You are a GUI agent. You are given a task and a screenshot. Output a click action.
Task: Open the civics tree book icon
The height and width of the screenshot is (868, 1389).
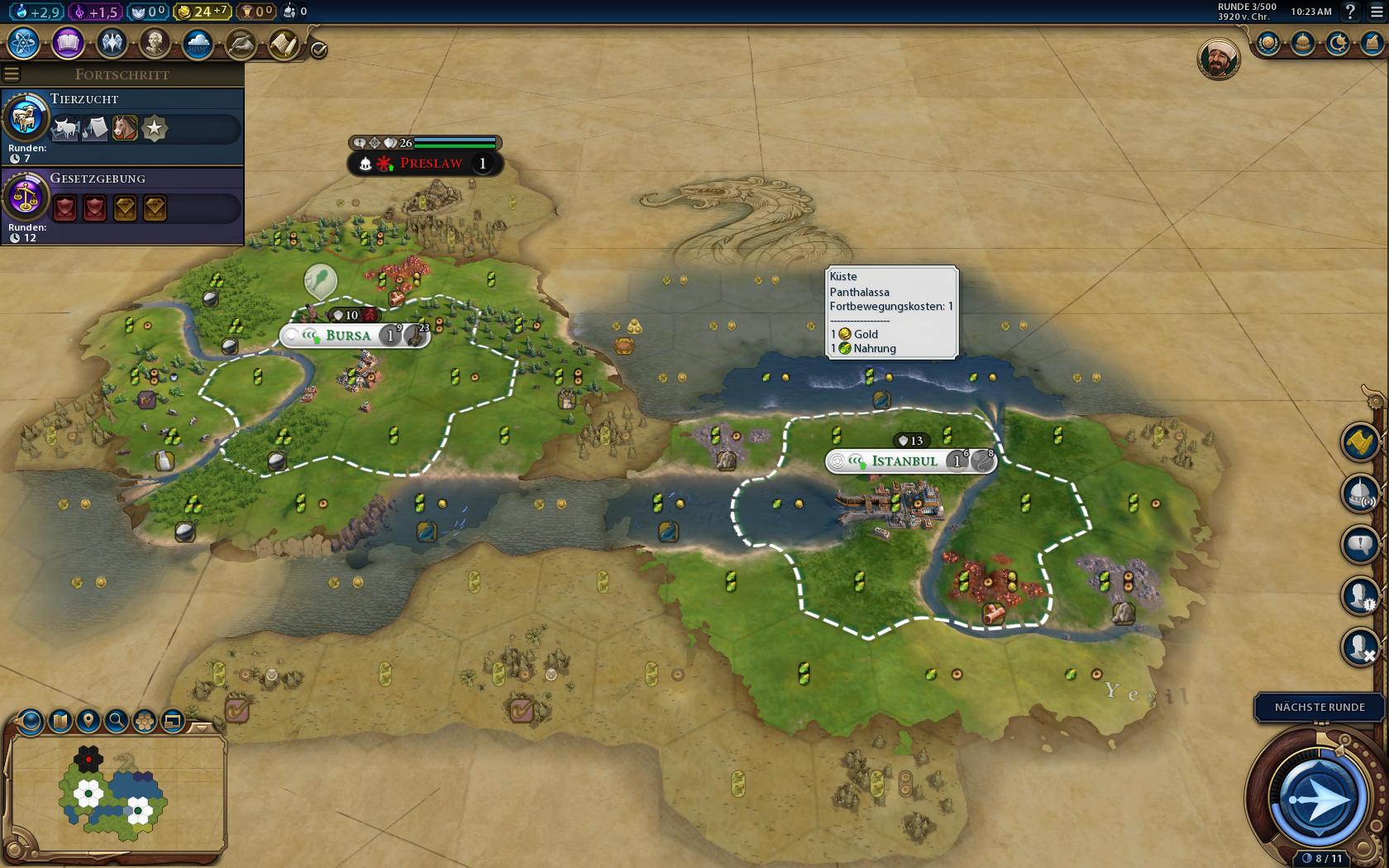(68, 43)
